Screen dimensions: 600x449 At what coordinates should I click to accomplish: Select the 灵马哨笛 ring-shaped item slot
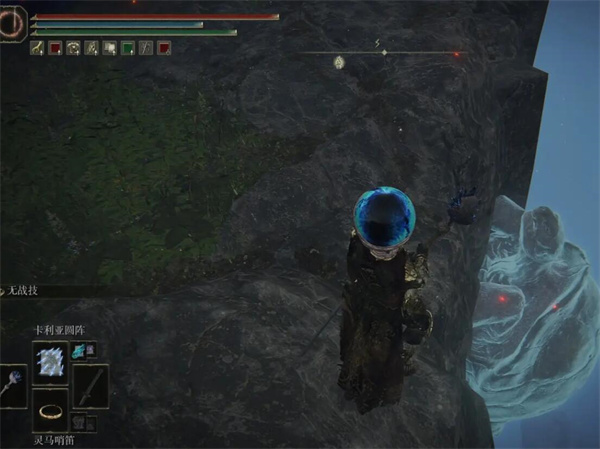(50, 410)
